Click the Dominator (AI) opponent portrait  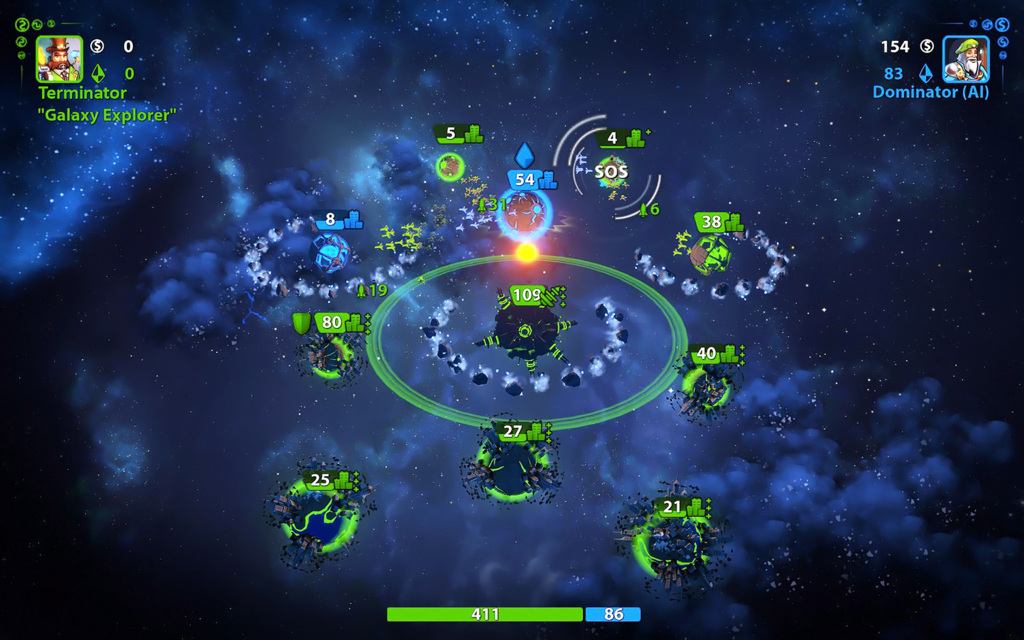point(965,59)
